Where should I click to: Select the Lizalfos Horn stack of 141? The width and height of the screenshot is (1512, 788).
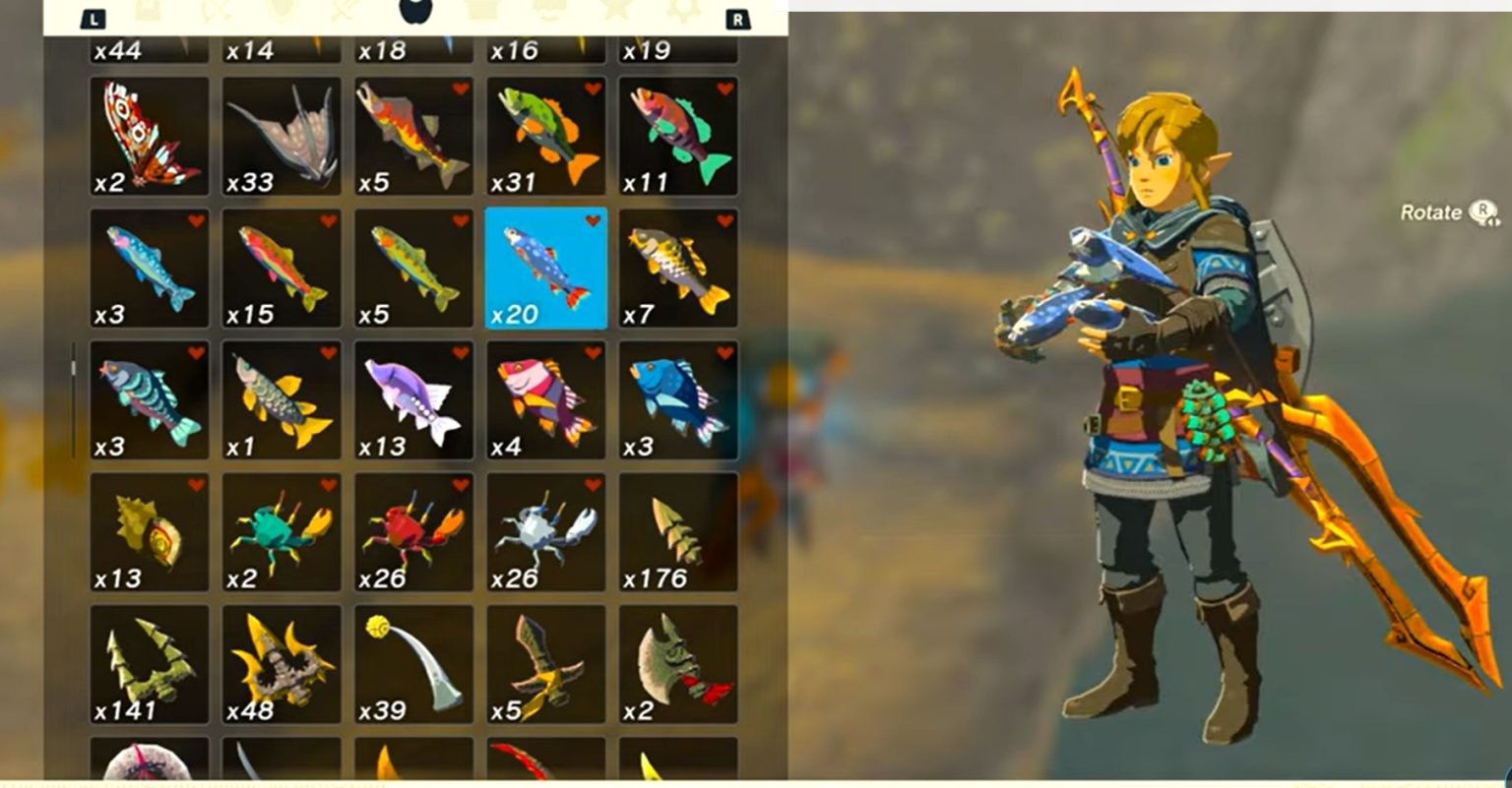(x=148, y=664)
